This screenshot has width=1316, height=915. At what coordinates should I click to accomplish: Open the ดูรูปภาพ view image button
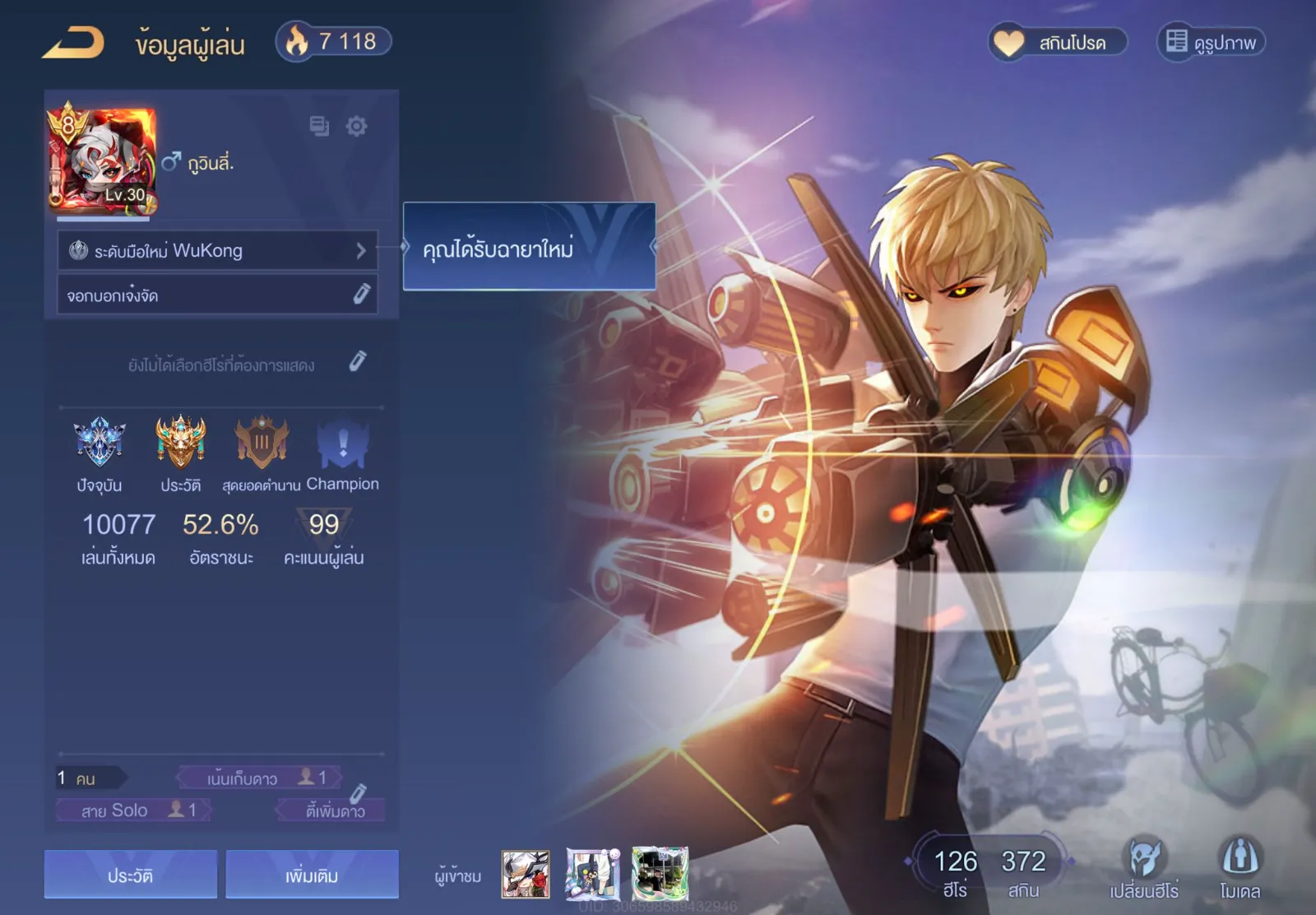[1211, 42]
